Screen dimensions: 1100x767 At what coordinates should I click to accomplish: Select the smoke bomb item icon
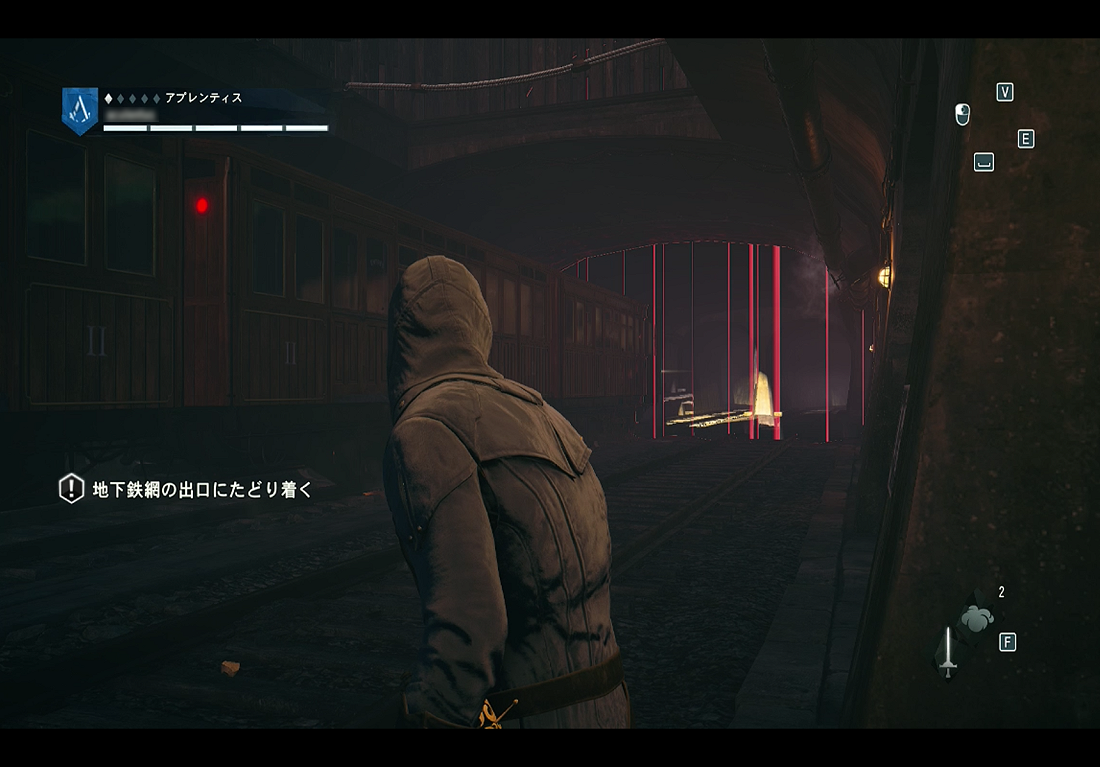(x=976, y=620)
